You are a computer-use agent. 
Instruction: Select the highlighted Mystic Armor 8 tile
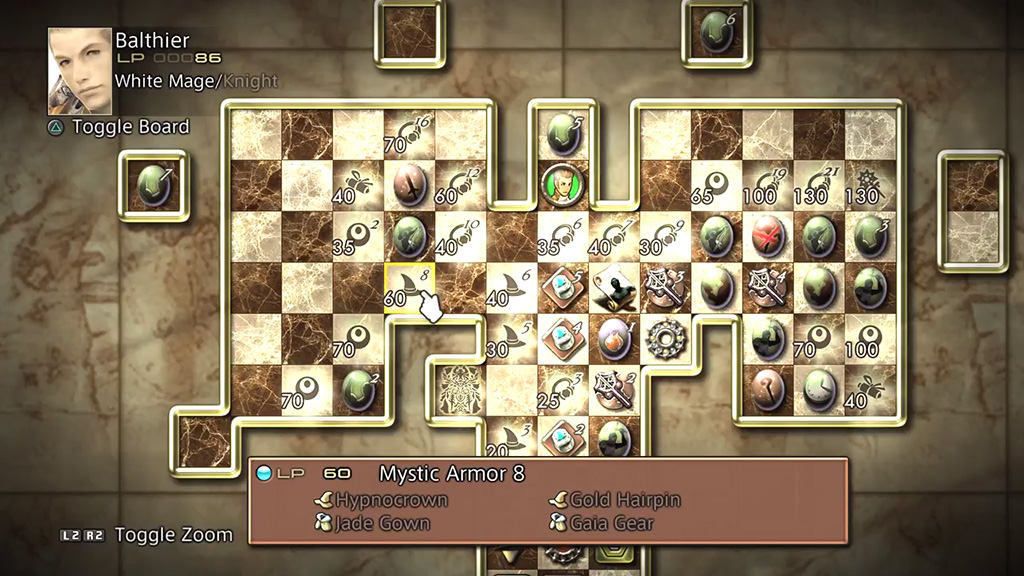click(410, 288)
